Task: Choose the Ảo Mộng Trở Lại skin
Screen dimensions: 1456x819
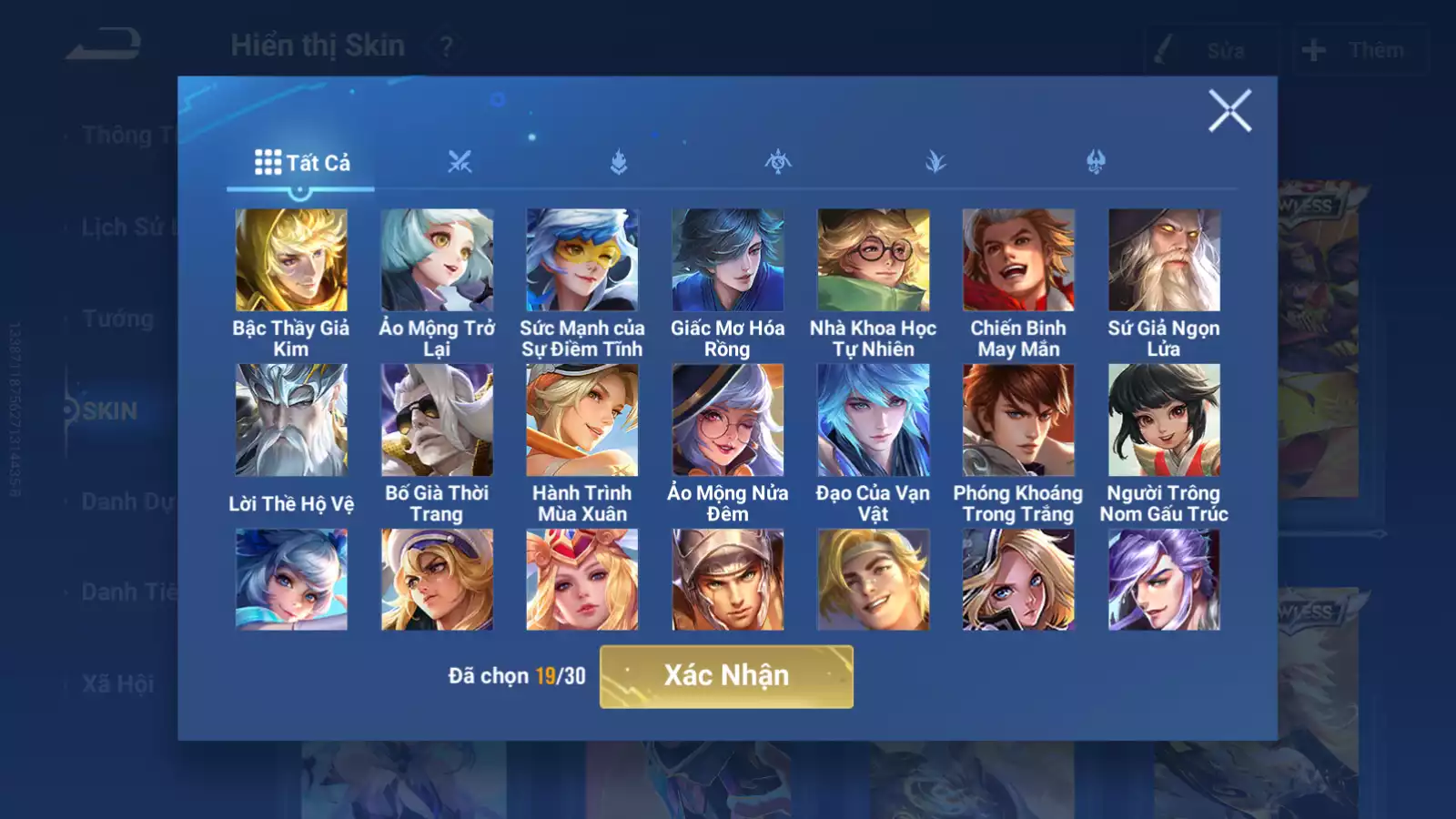Action: (x=437, y=260)
